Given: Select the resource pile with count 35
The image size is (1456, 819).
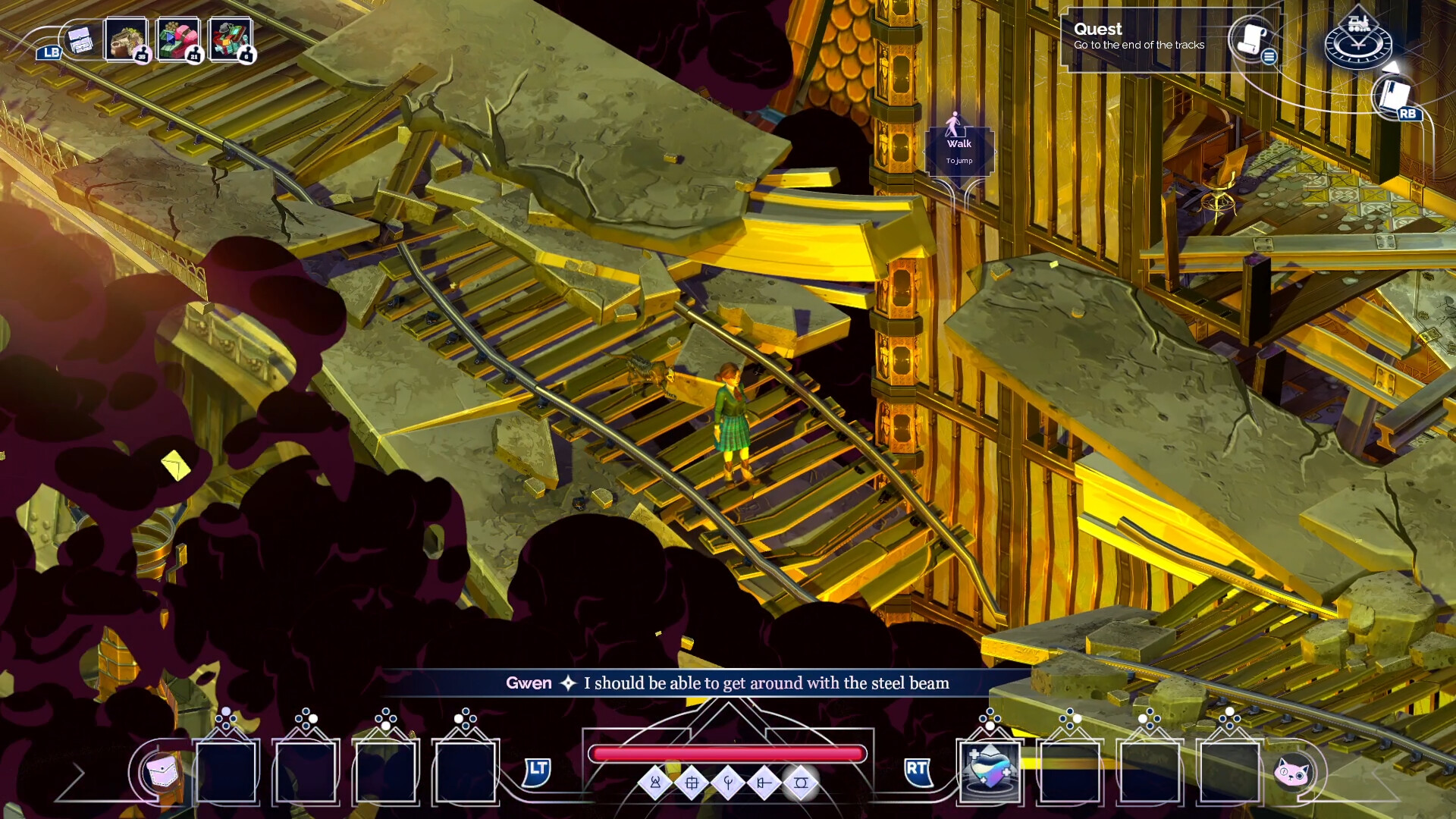Looking at the screenshot, I should [126, 39].
